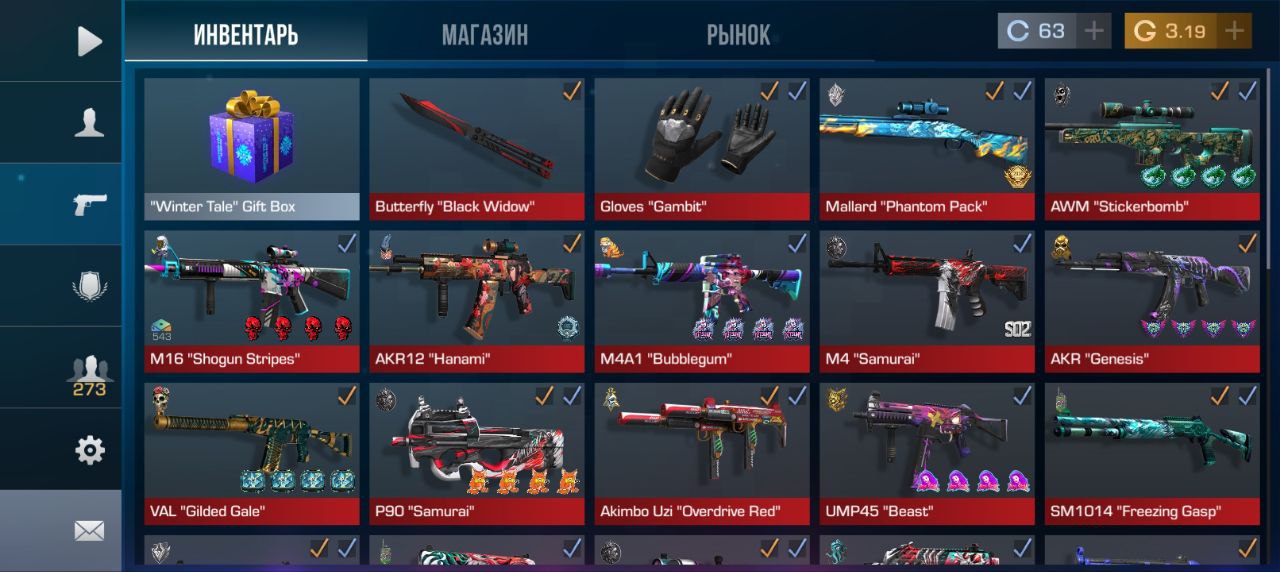The width and height of the screenshot is (1280, 572).
Task: Choose the Butterfly "Black Widow" knife
Action: pos(476,148)
